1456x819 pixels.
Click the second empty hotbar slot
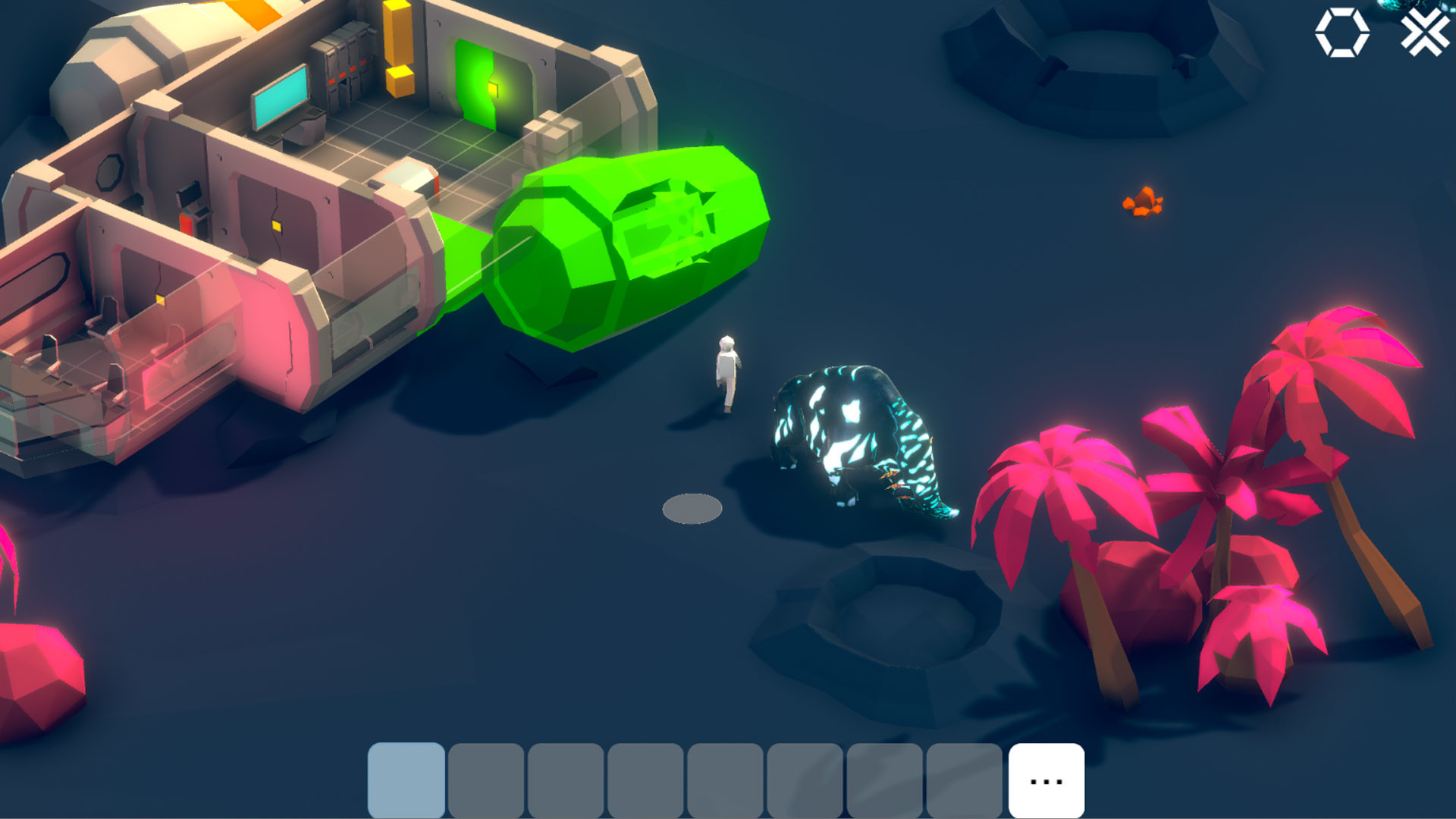486,778
